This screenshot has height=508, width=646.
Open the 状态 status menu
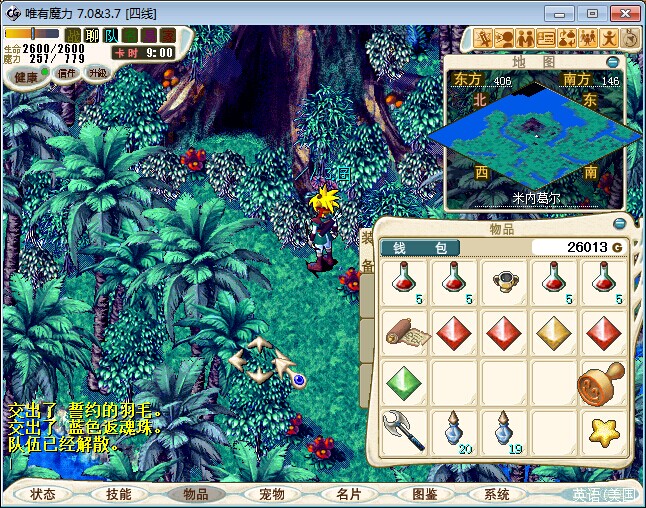43,494
